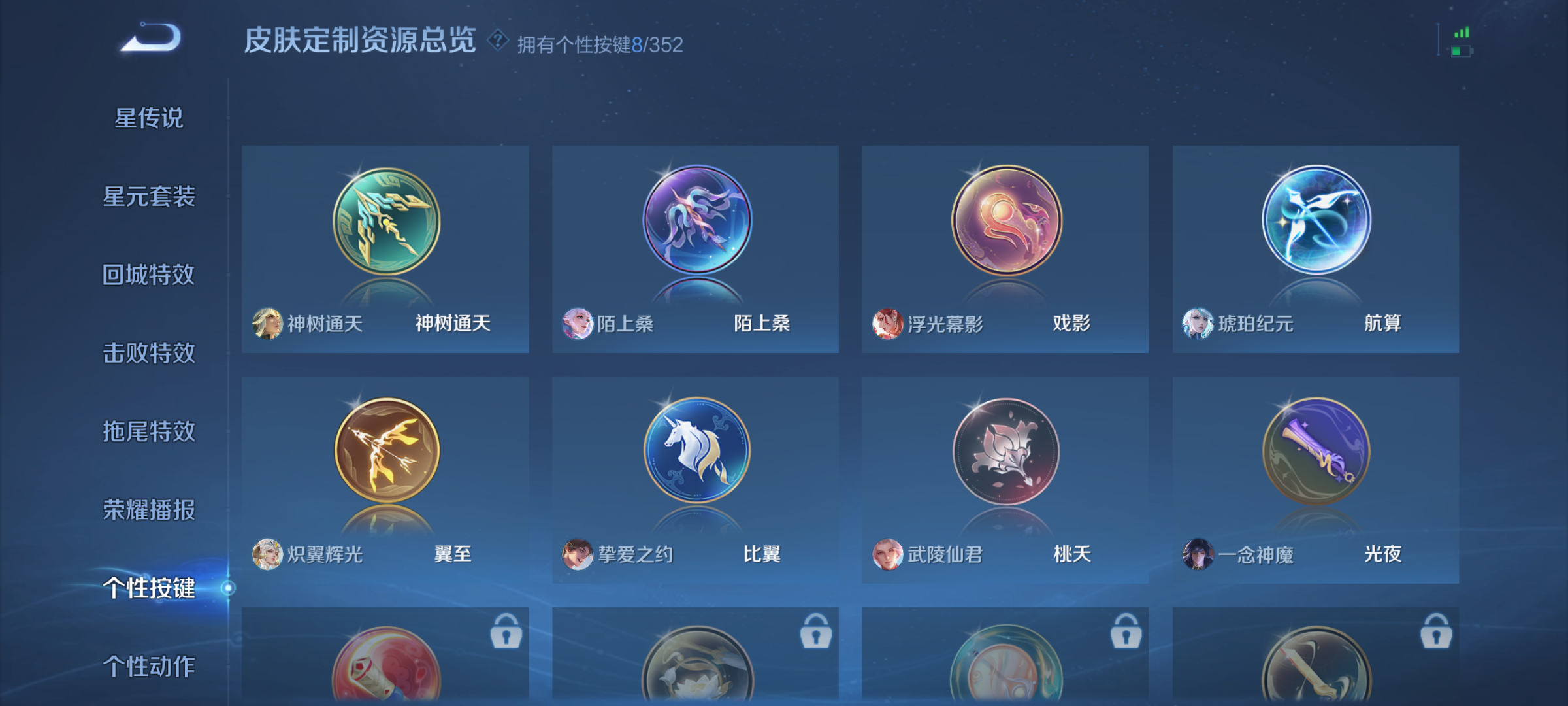Open the 荣耀播报 category

[147, 510]
